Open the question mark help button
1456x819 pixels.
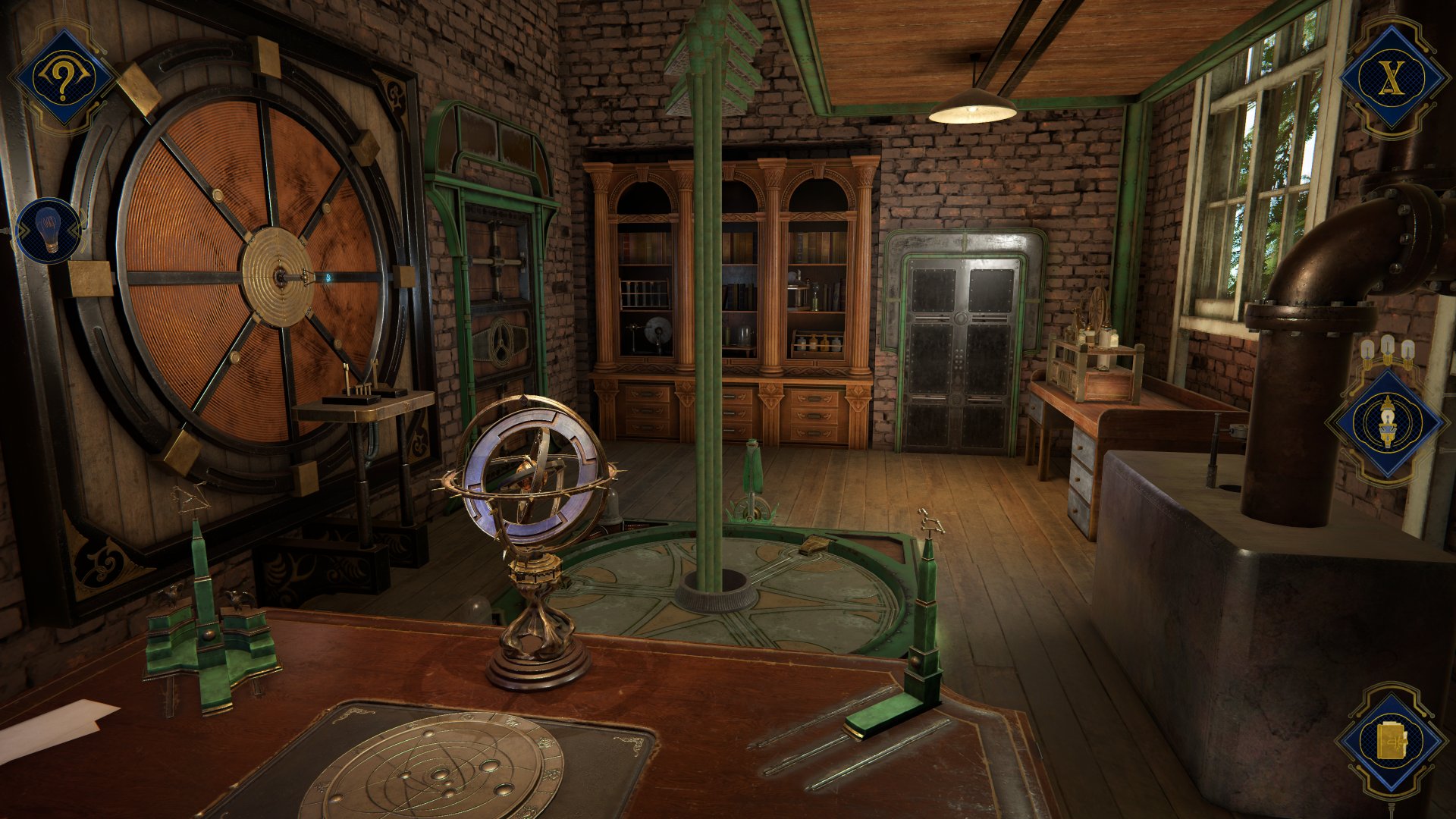click(62, 77)
